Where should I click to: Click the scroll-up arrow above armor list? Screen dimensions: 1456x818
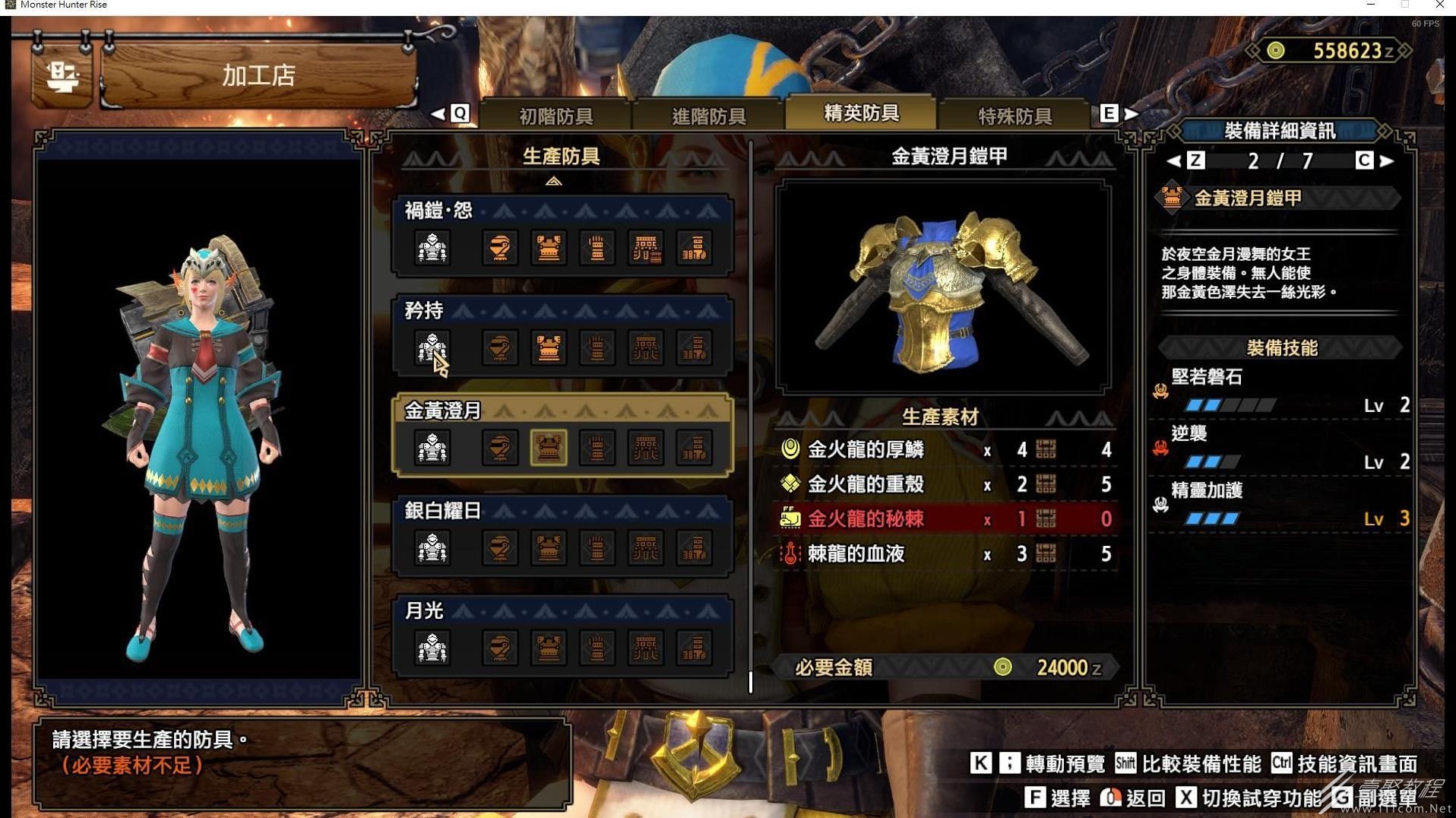click(x=553, y=181)
